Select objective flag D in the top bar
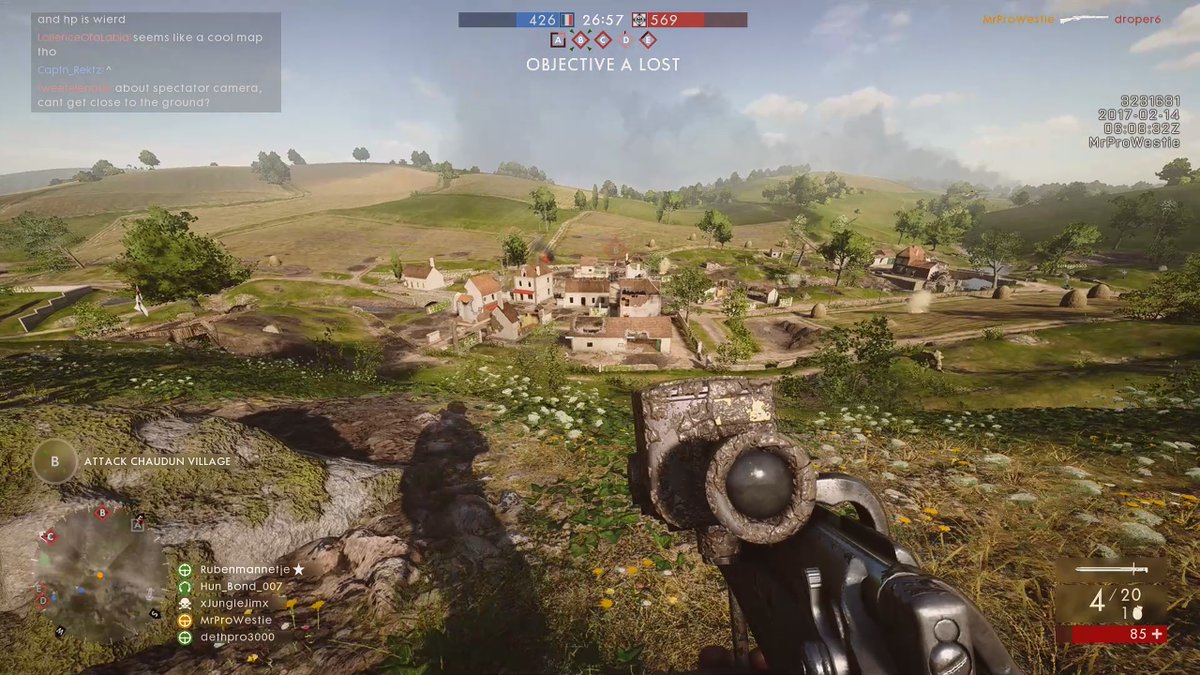Screen dimensions: 1200x675 626,40
